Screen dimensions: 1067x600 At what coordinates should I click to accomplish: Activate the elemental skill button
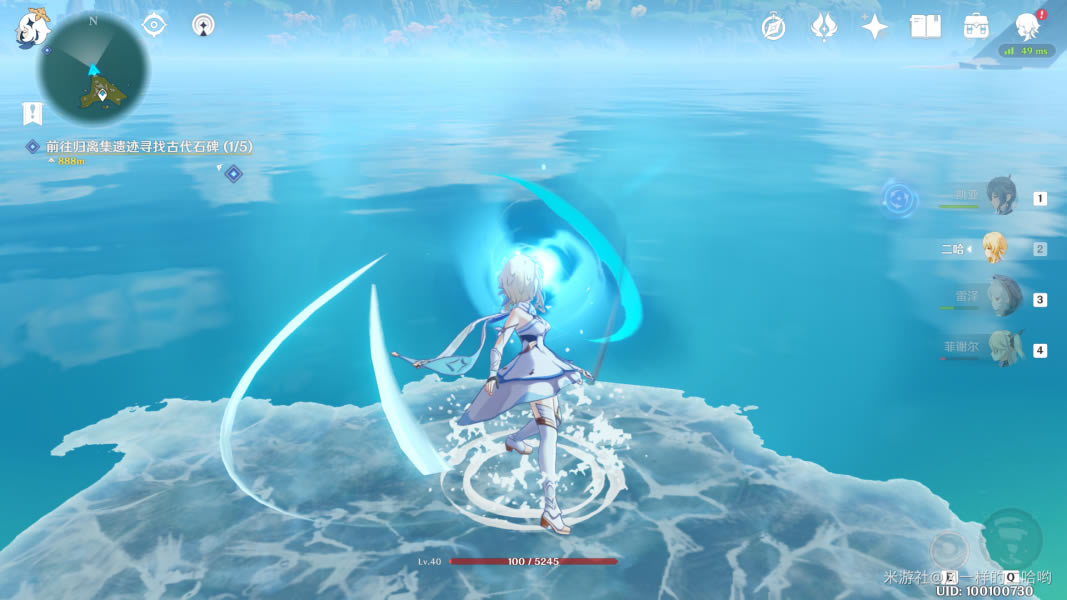(949, 549)
